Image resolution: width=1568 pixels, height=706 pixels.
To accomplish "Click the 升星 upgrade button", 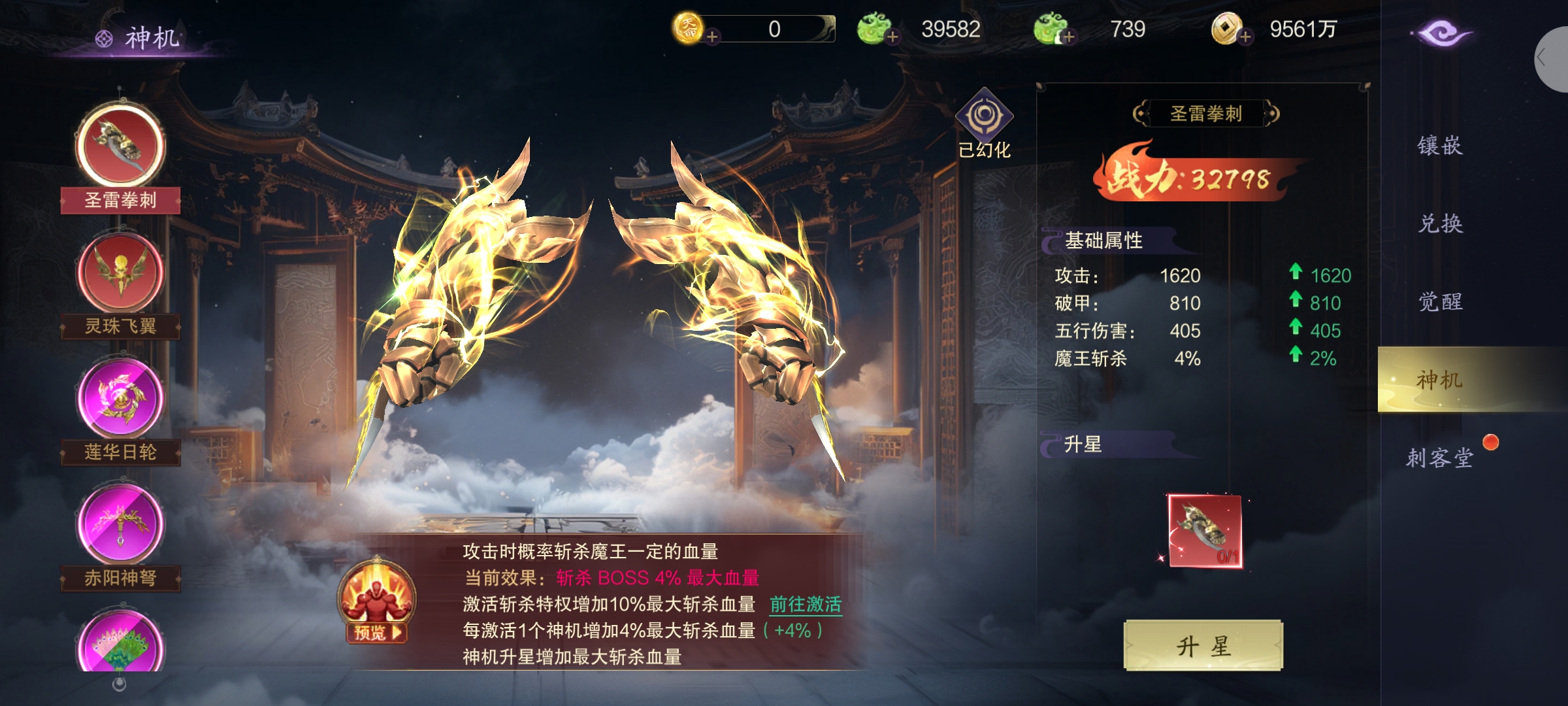I will tap(1203, 646).
